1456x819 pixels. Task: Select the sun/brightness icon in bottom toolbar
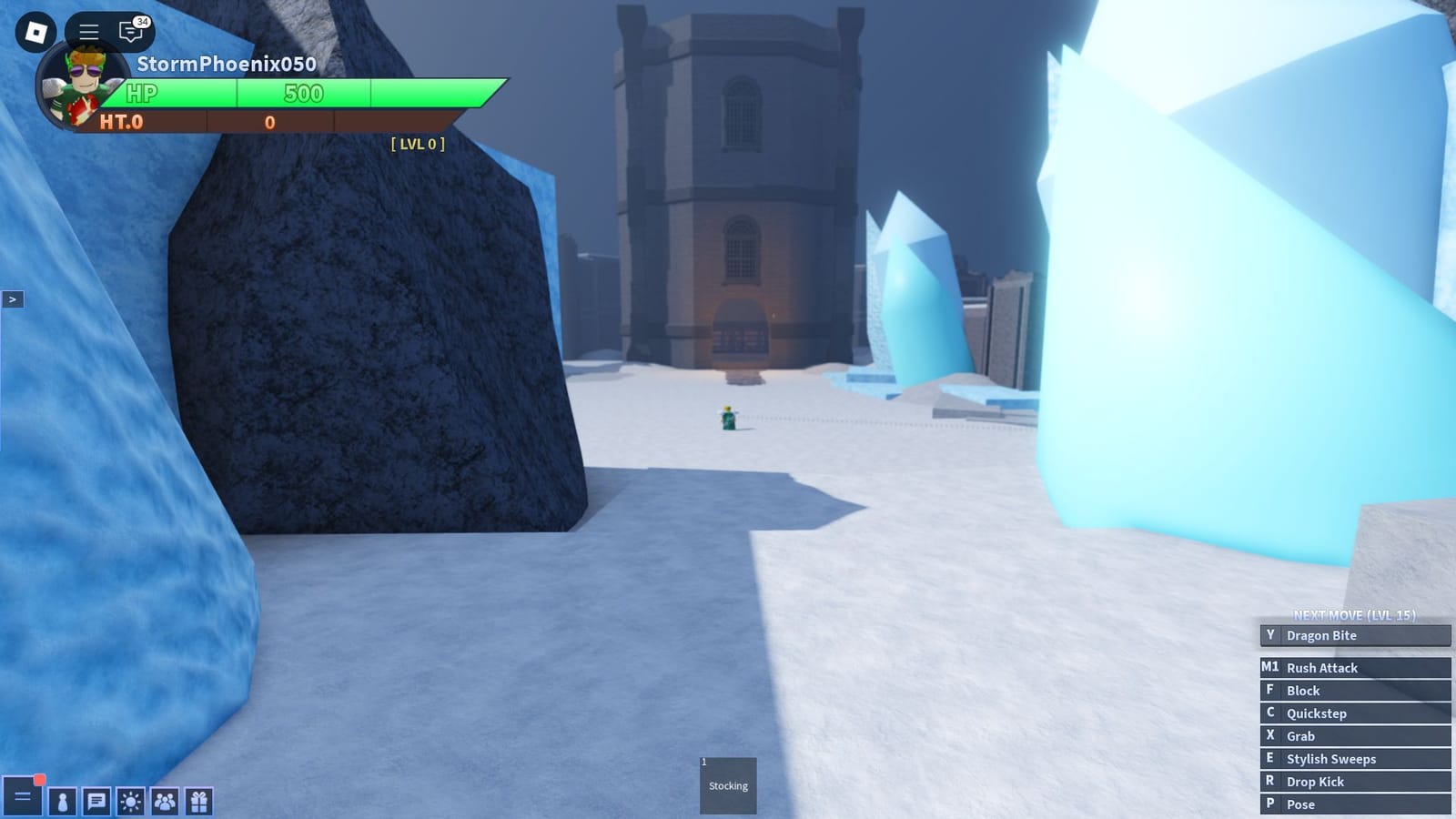(x=128, y=802)
